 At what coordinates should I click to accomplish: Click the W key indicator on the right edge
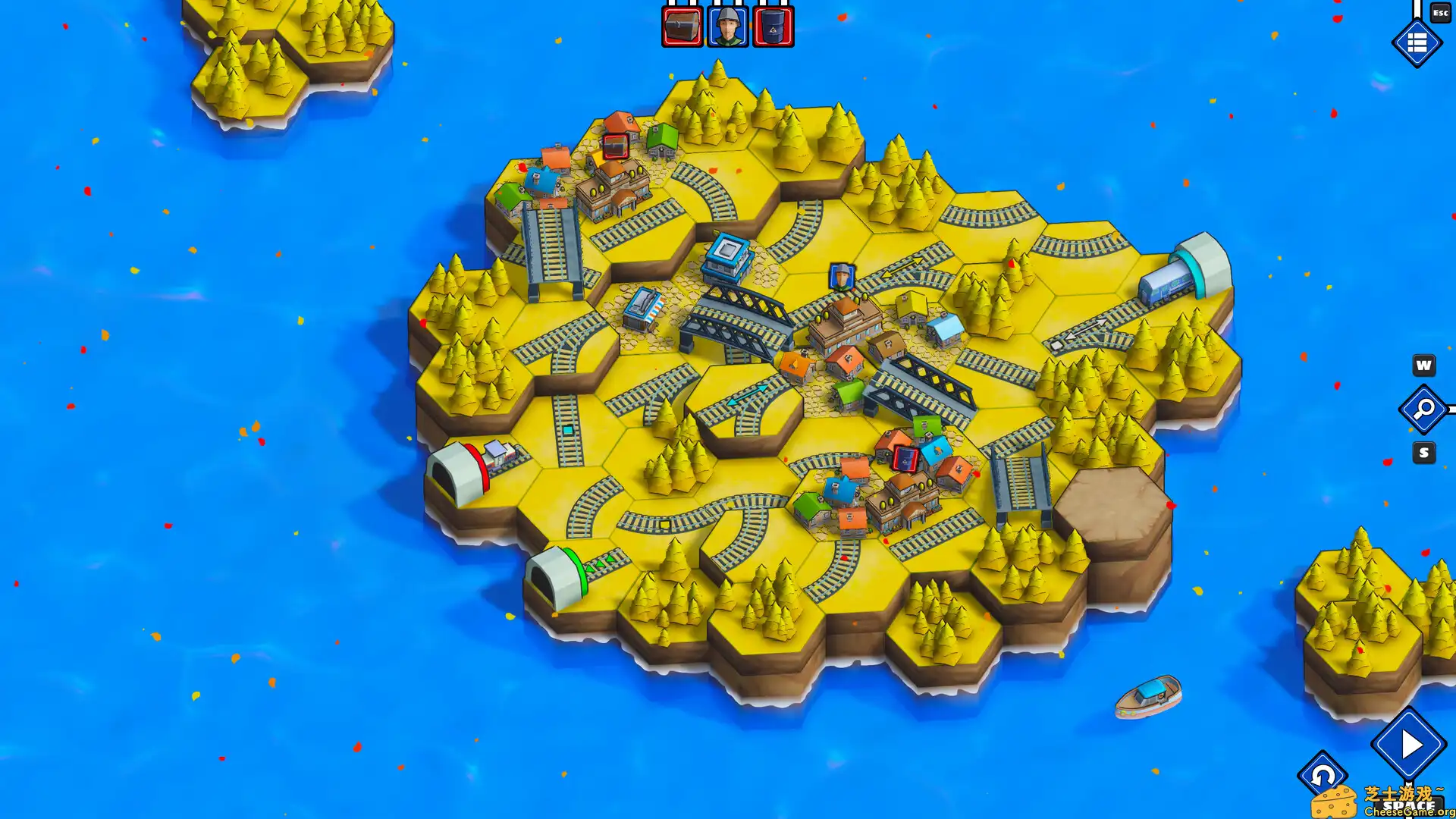click(x=1423, y=367)
